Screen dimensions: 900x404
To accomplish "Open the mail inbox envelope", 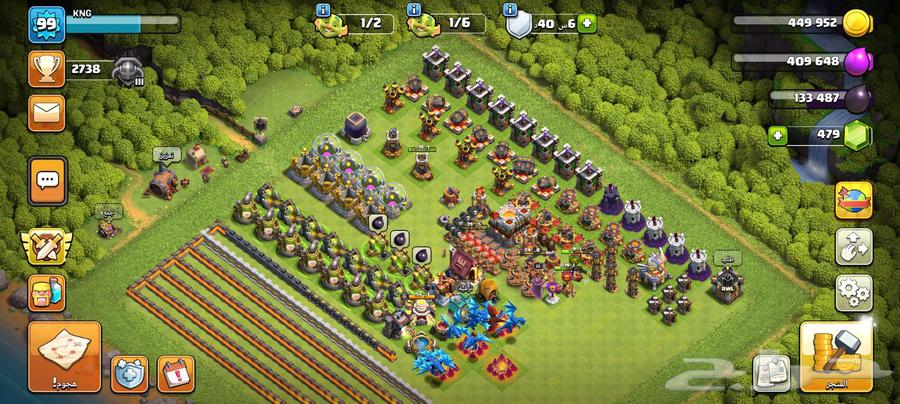I will click(46, 113).
